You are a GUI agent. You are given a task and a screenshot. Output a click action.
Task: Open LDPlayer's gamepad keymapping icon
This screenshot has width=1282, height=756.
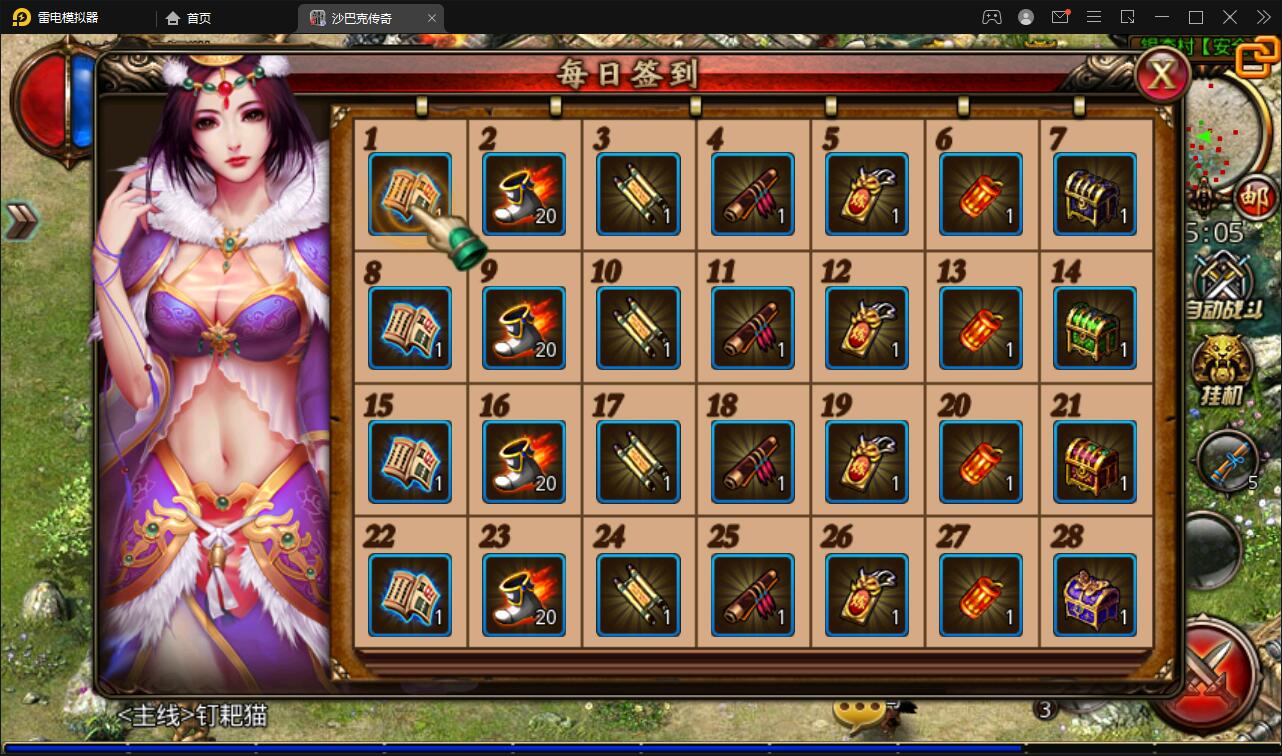tap(991, 17)
